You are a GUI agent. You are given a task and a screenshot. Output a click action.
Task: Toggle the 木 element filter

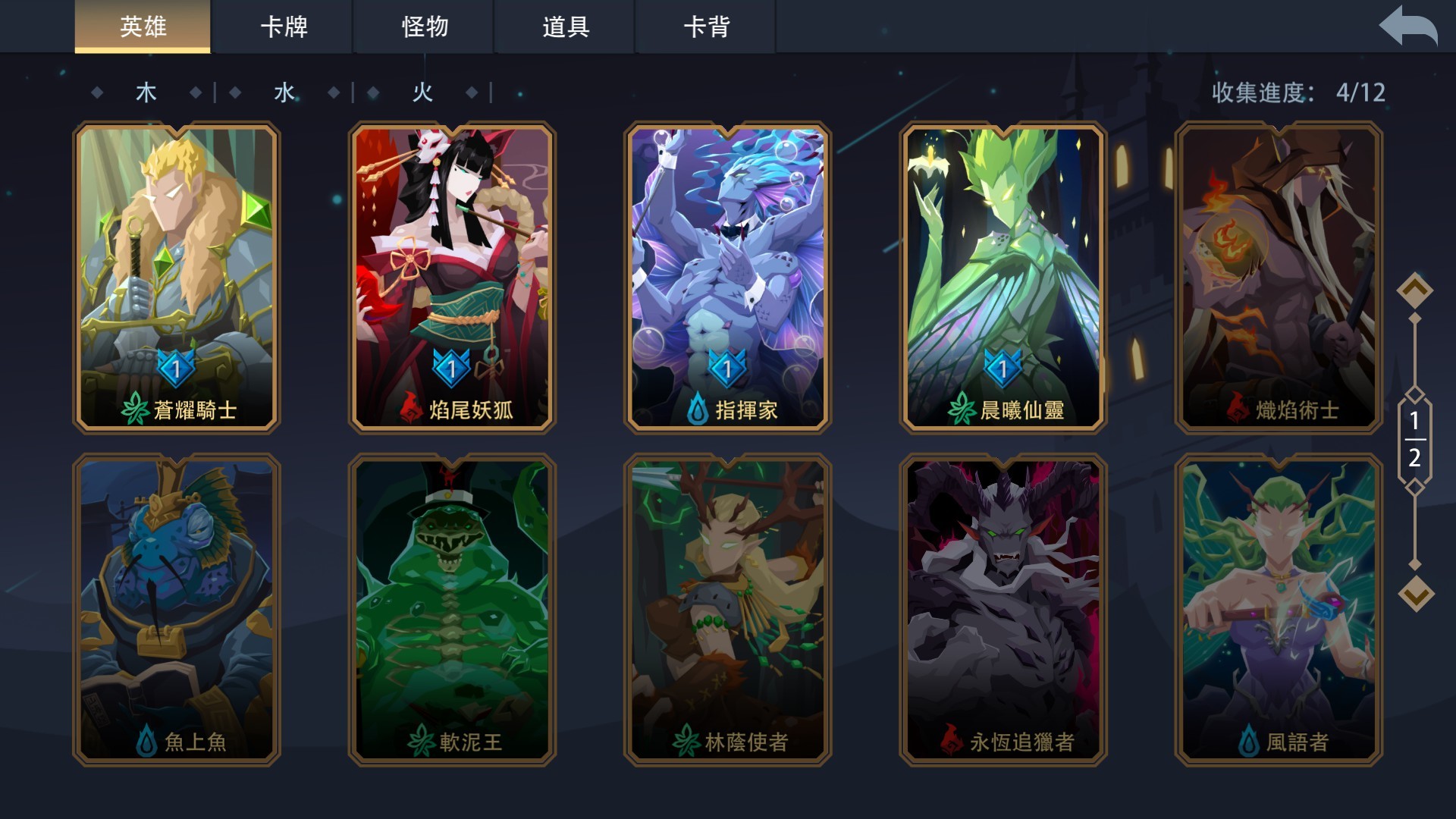coord(147,93)
